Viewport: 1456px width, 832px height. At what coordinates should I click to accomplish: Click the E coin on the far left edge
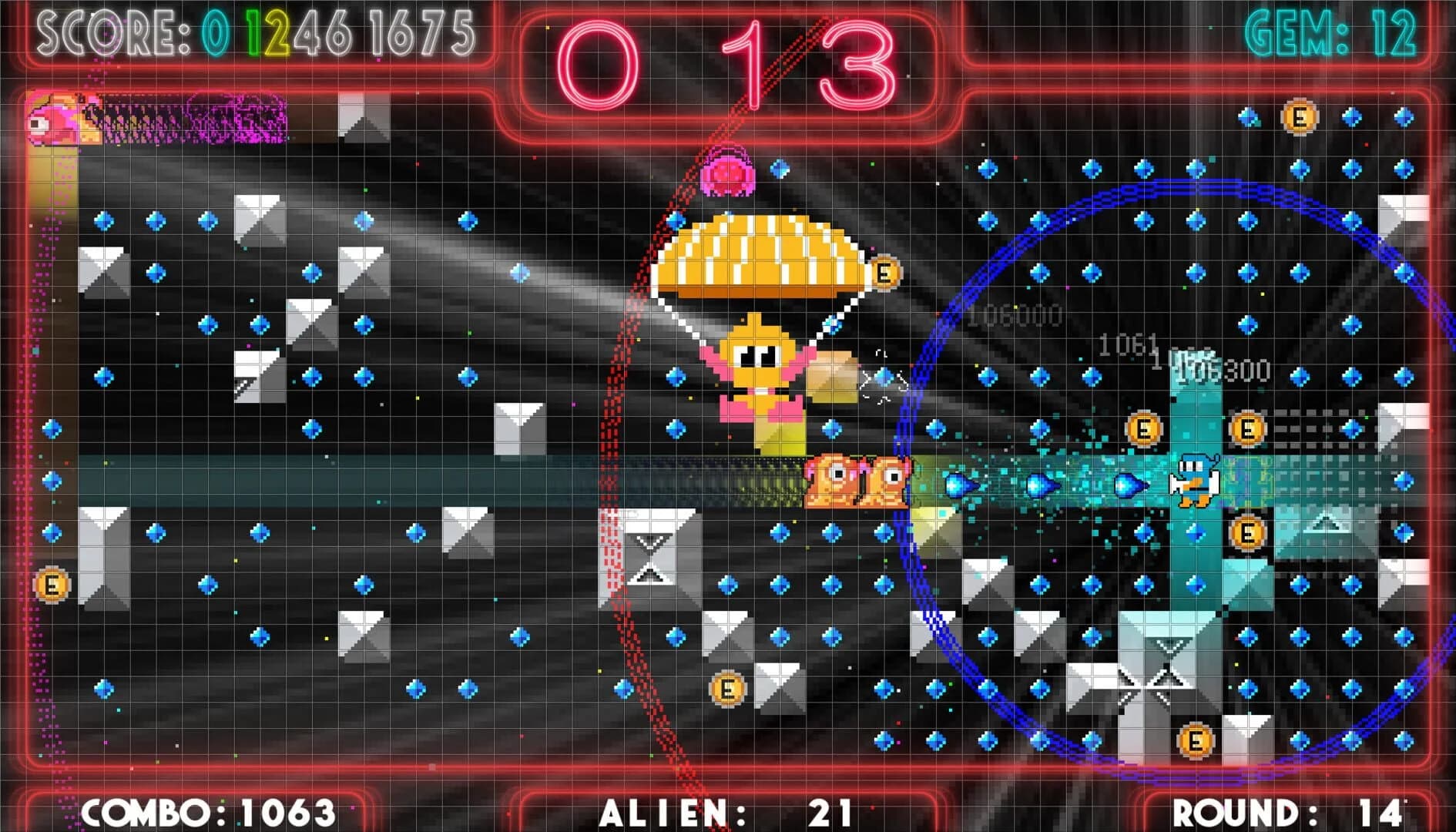click(x=52, y=584)
